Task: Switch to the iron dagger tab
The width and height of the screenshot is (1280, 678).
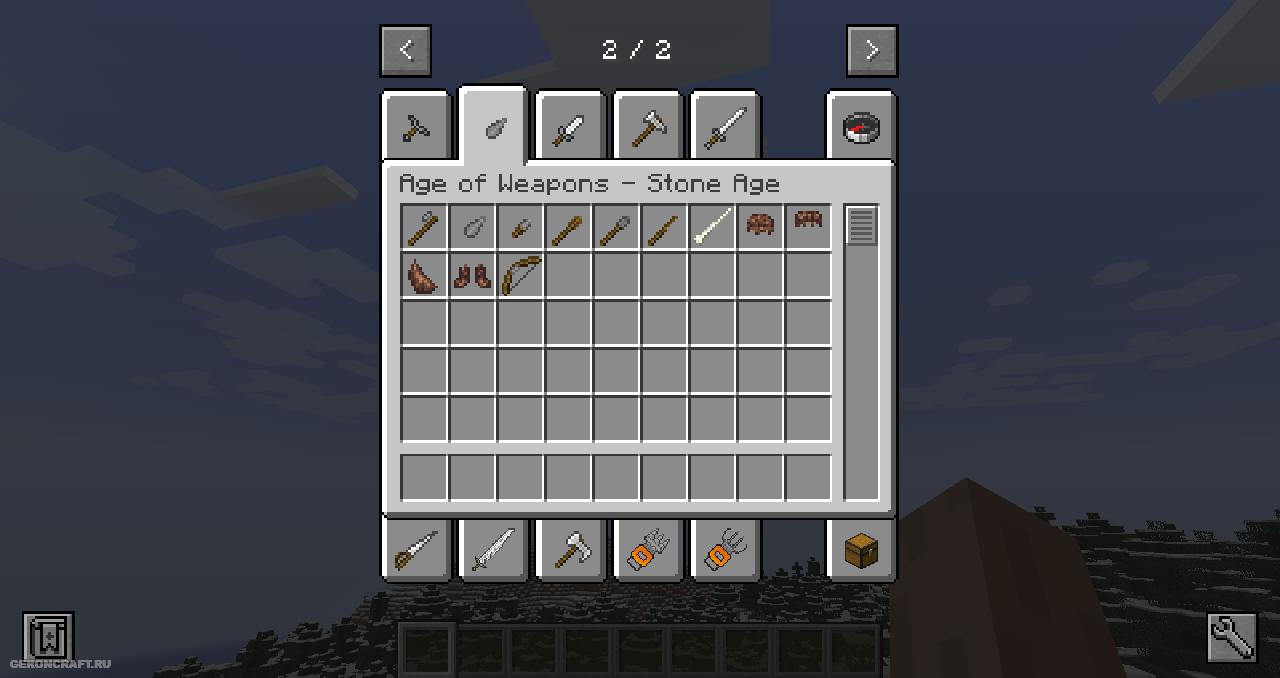Action: (571, 127)
